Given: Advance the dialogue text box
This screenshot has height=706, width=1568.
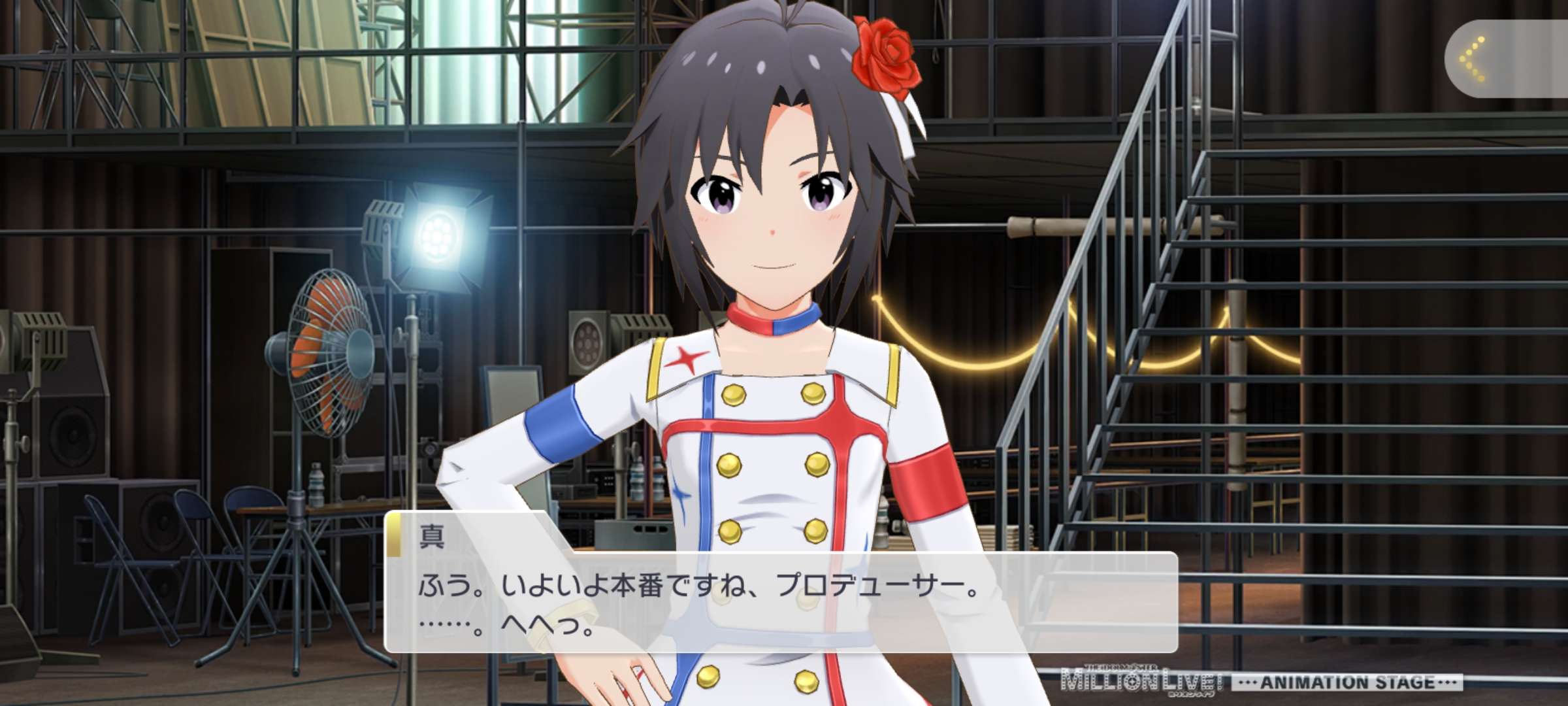Looking at the screenshot, I should pyautogui.click(x=780, y=601).
